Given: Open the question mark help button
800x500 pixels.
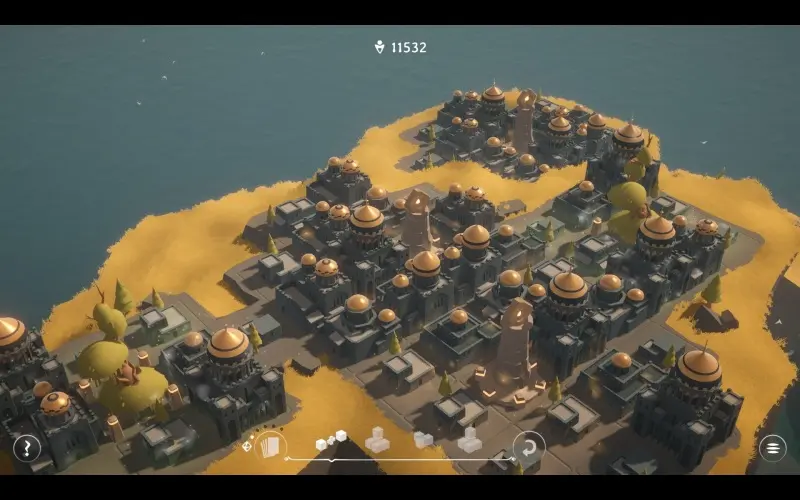Looking at the screenshot, I should (27, 448).
